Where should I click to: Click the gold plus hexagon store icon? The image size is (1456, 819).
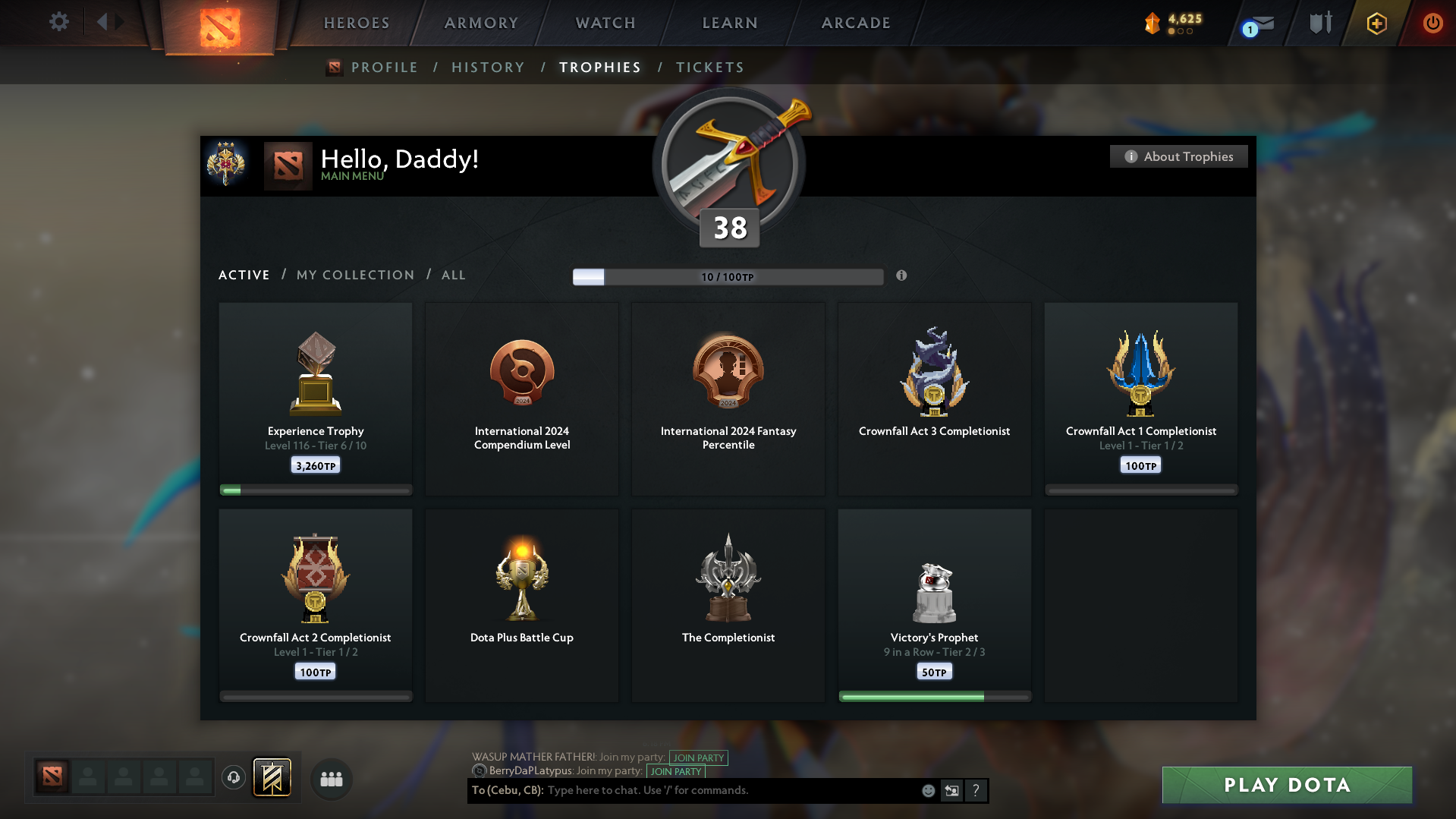coord(1376,24)
